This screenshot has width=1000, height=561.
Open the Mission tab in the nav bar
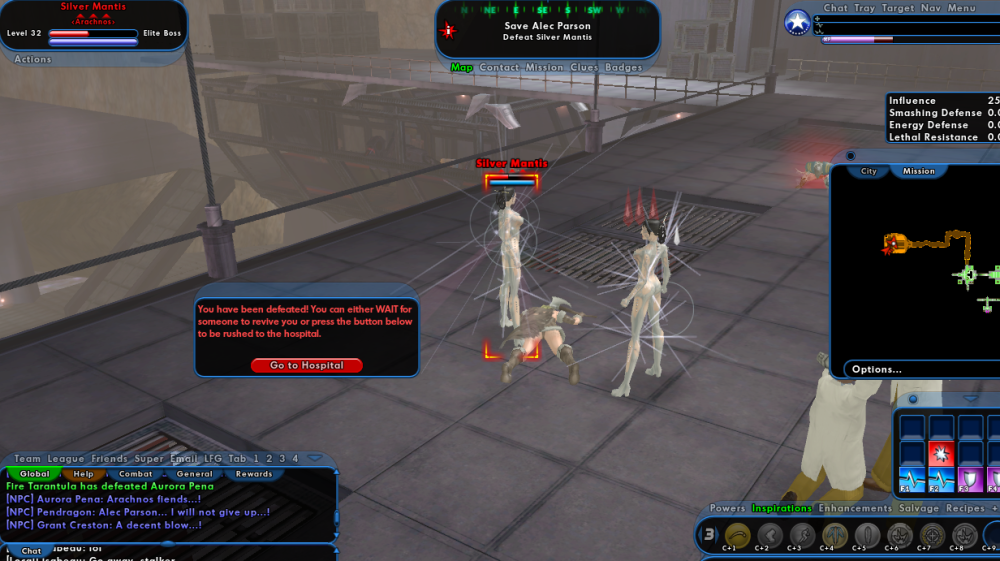(x=544, y=68)
